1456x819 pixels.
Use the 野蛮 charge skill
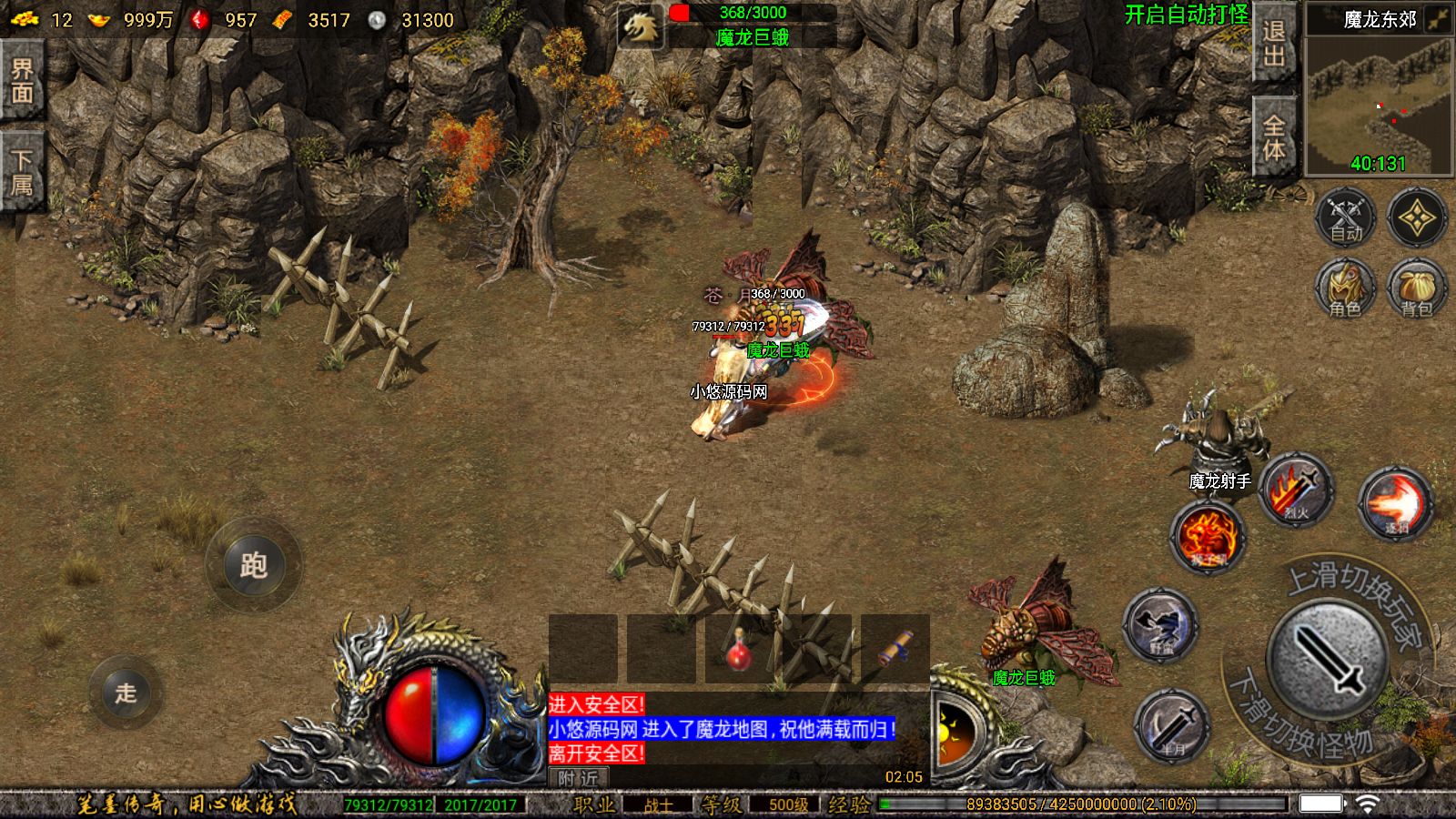coord(1159,624)
